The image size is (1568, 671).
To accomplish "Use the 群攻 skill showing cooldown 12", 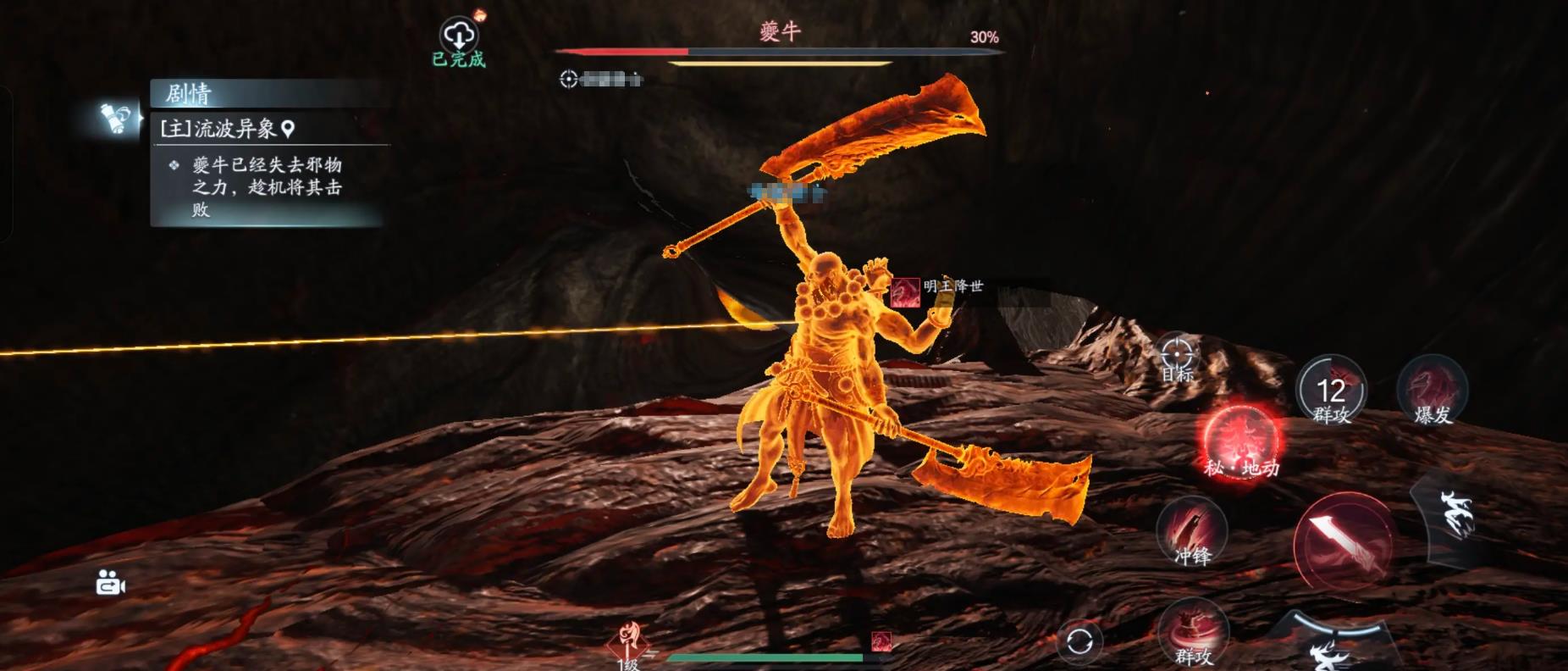I will [1331, 391].
